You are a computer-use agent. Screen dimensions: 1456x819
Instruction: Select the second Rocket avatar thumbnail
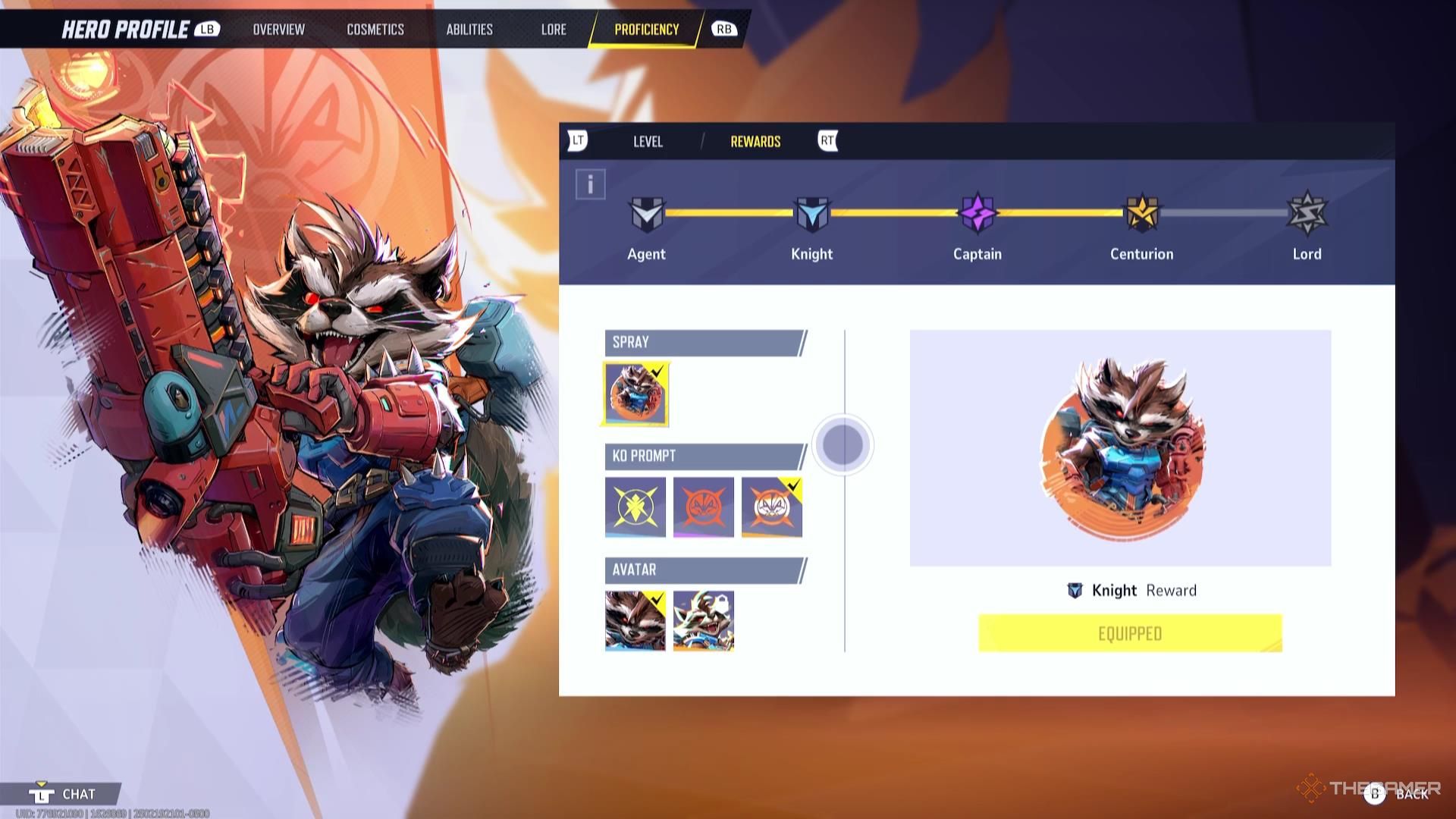[703, 620]
